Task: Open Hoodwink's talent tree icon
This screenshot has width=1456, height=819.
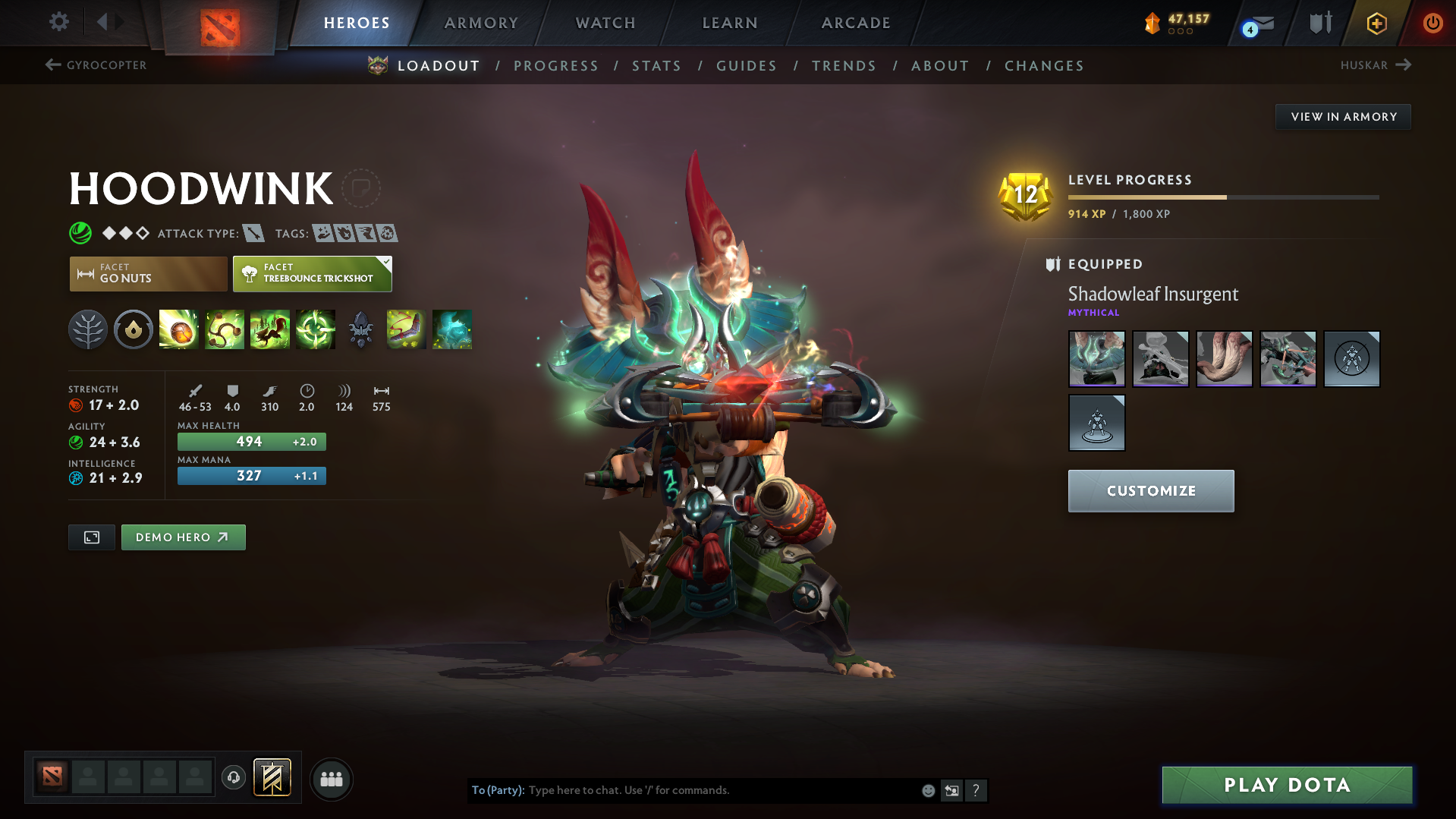Action: tap(88, 329)
